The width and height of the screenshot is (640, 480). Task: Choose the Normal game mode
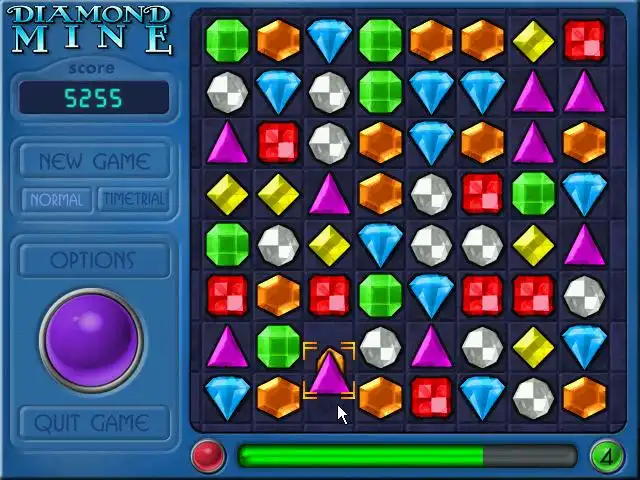click(x=56, y=199)
